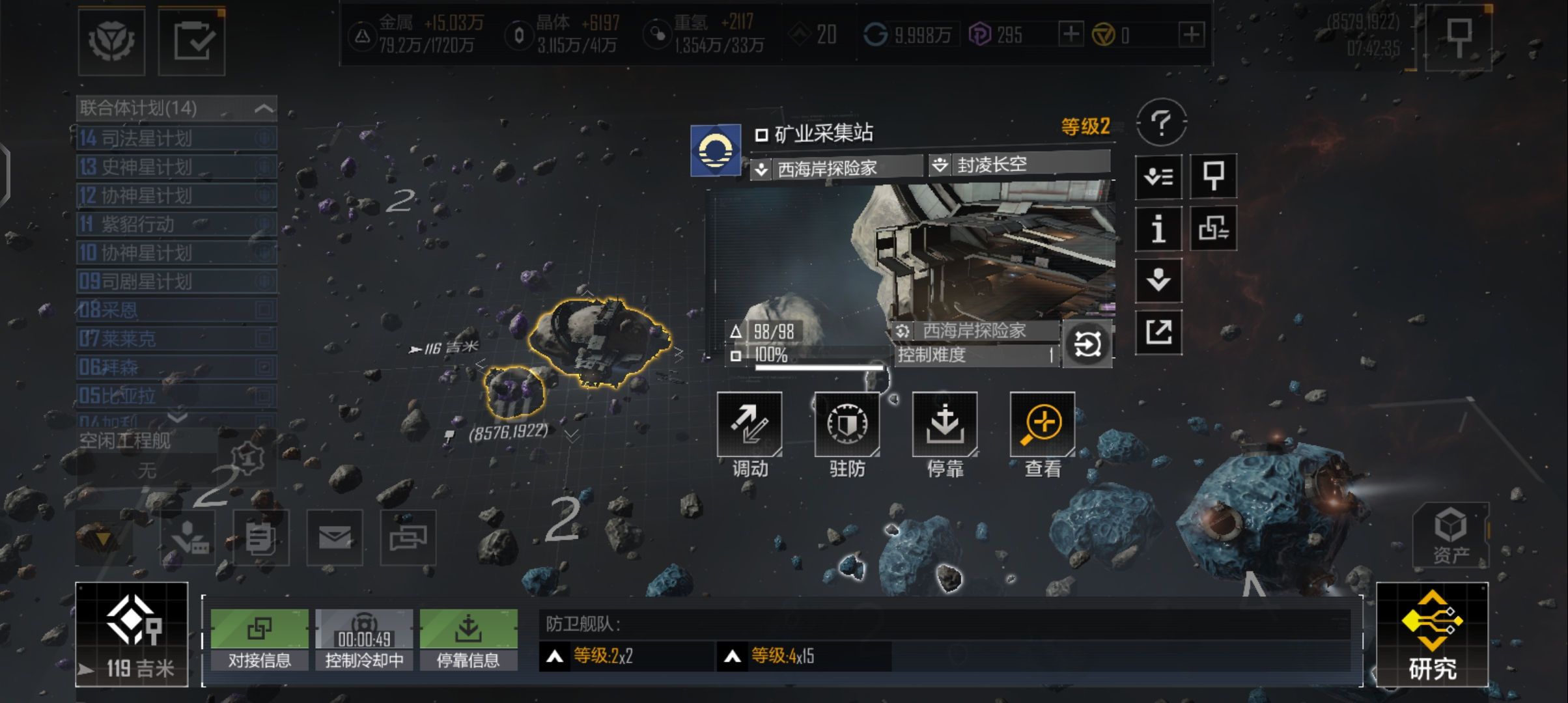Image resolution: width=1568 pixels, height=703 pixels.
Task: Open the 资产 (assets) panel
Action: [x=1450, y=535]
